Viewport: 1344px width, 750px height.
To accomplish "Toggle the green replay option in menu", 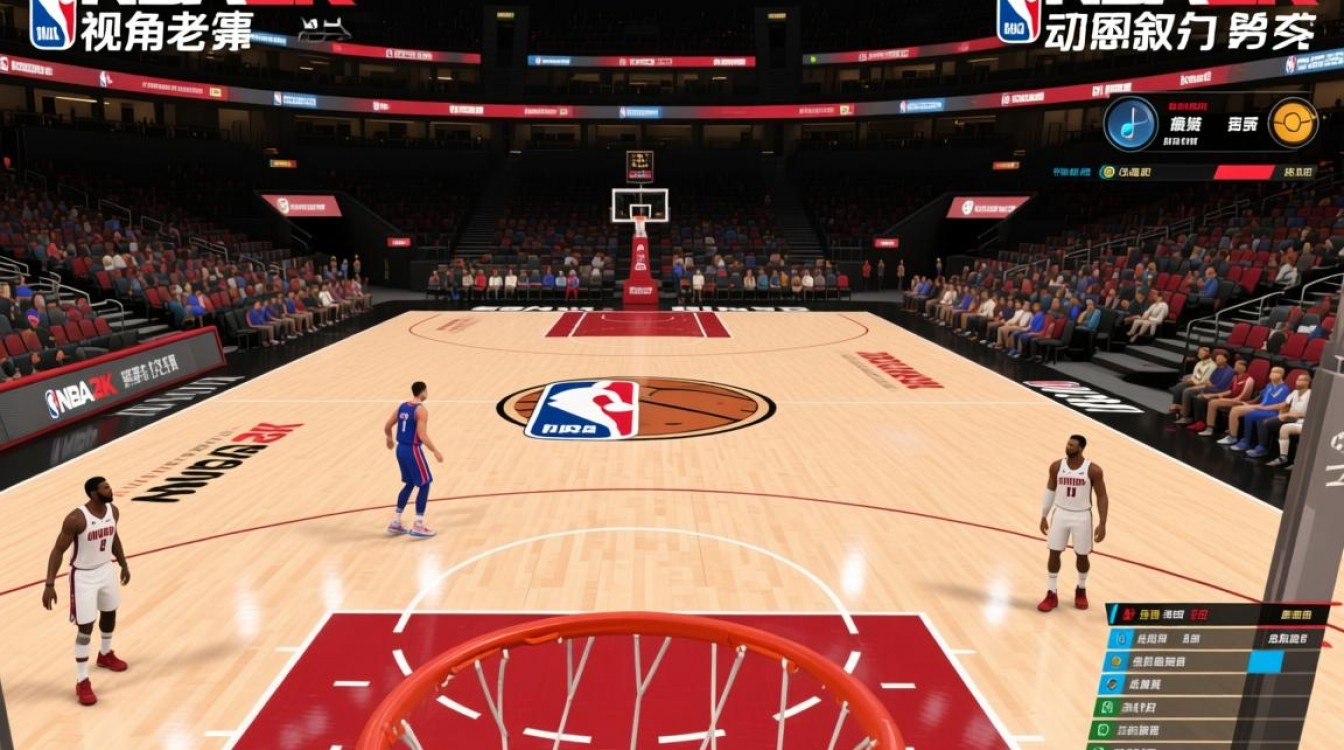I will [1106, 707].
